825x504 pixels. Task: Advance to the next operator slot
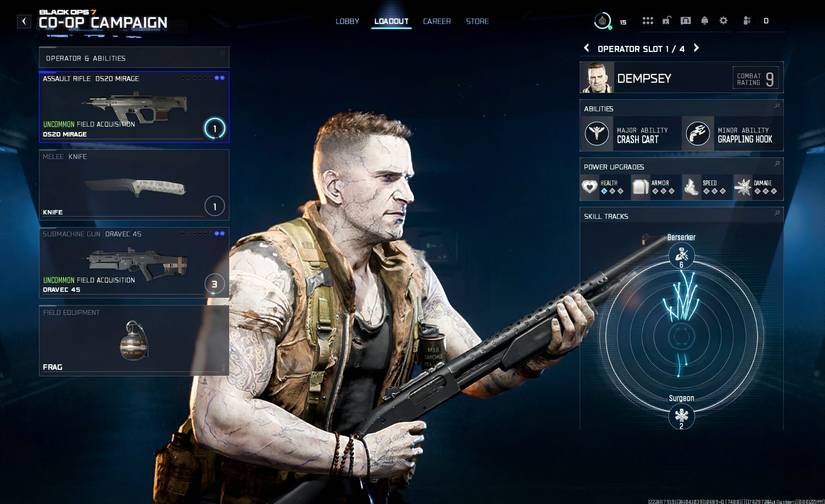[696, 48]
